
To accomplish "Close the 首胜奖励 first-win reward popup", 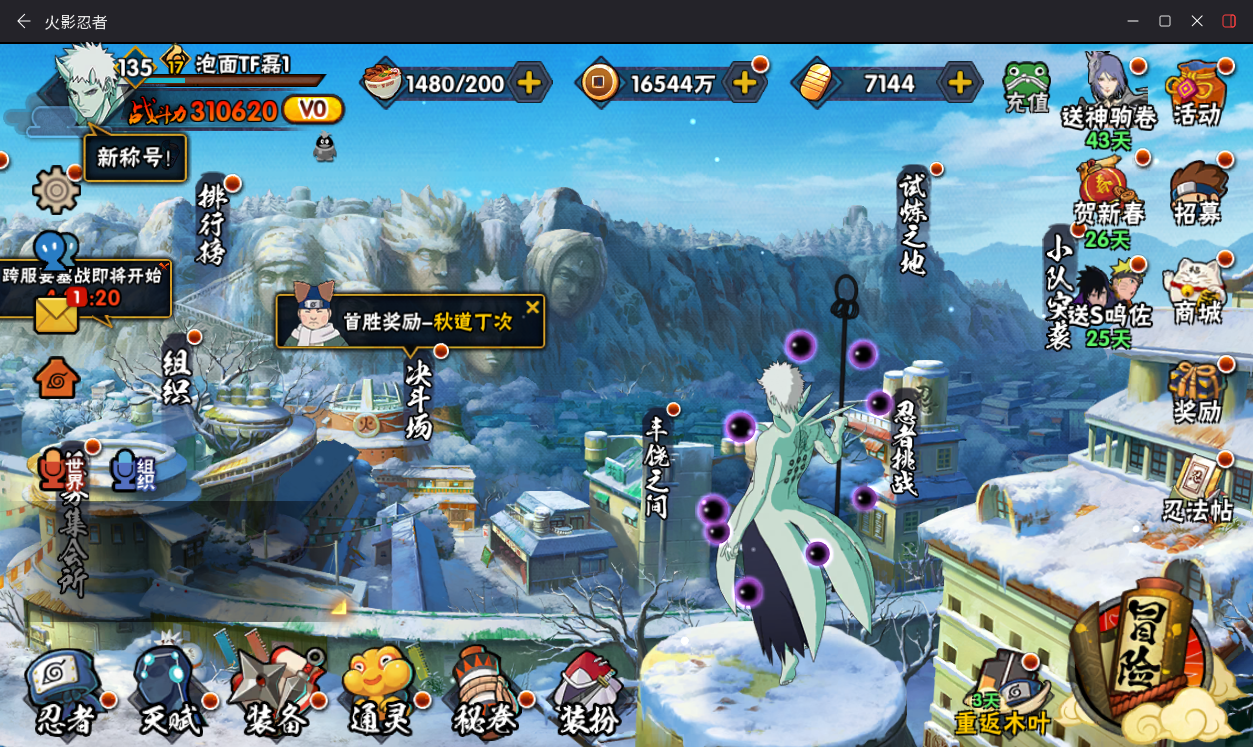I will tap(533, 307).
